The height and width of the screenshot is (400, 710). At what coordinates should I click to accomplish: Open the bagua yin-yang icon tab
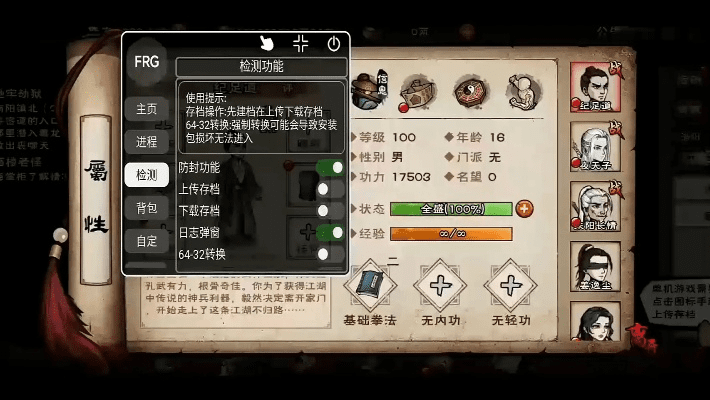pos(471,92)
